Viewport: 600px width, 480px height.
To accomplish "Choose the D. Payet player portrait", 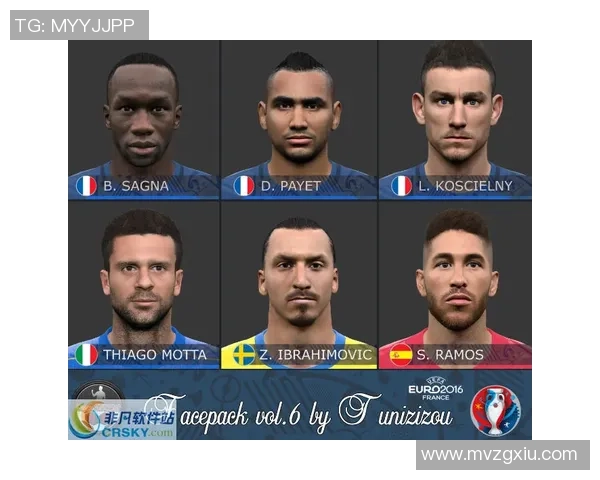I will (299, 118).
